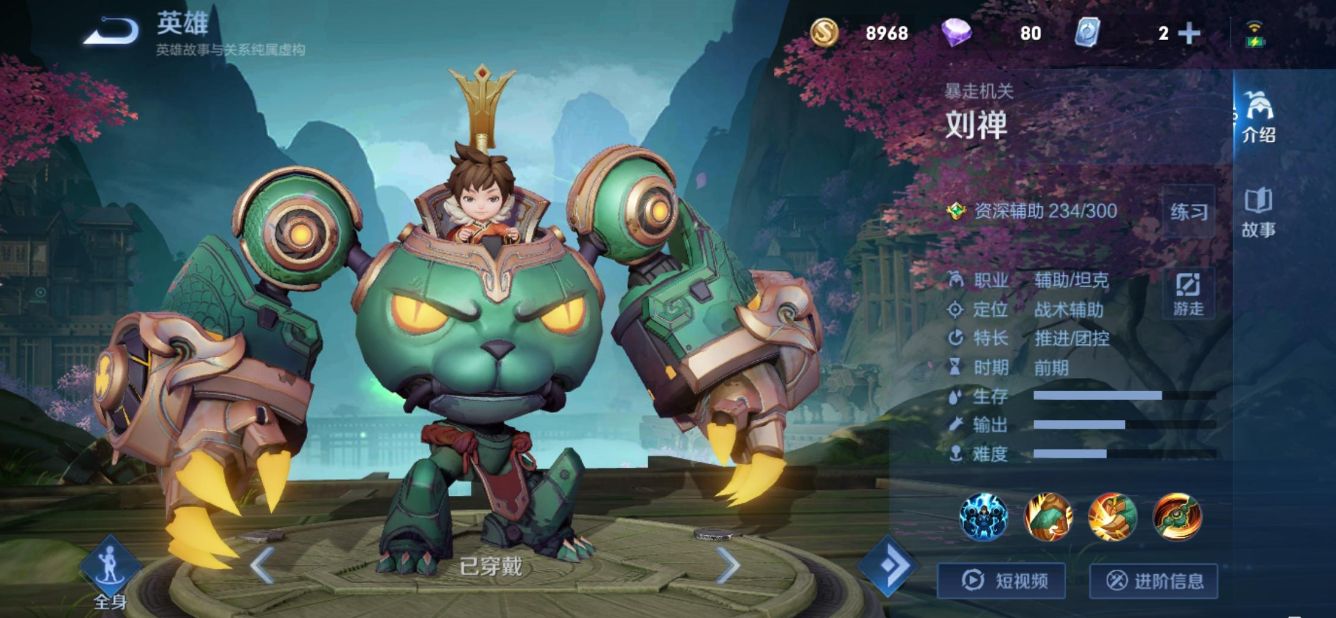1336x618 pixels.
Task: Tap the purple diamond currency icon
Action: tap(956, 33)
